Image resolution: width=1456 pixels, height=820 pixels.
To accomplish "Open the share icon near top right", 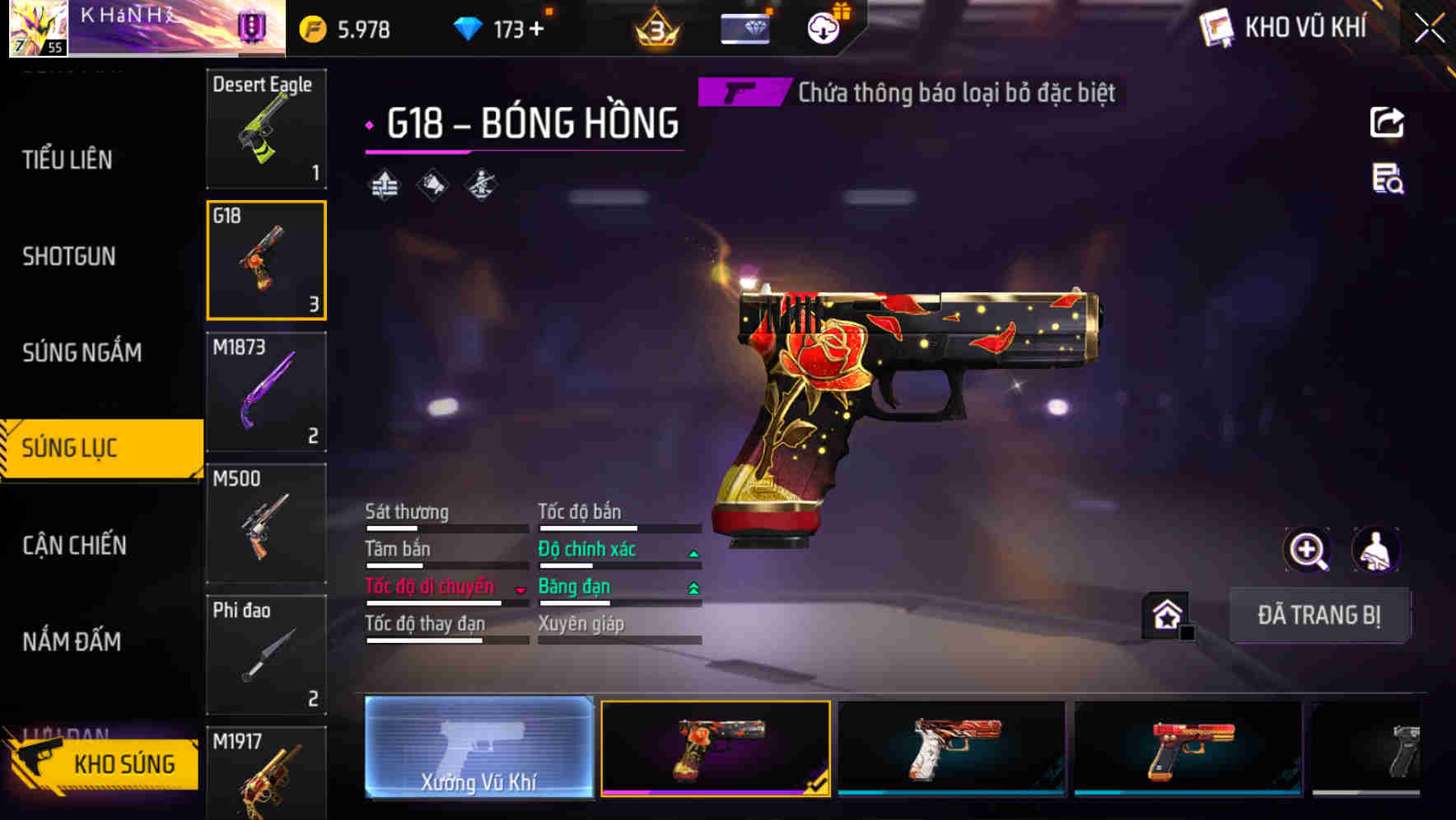I will 1388,122.
